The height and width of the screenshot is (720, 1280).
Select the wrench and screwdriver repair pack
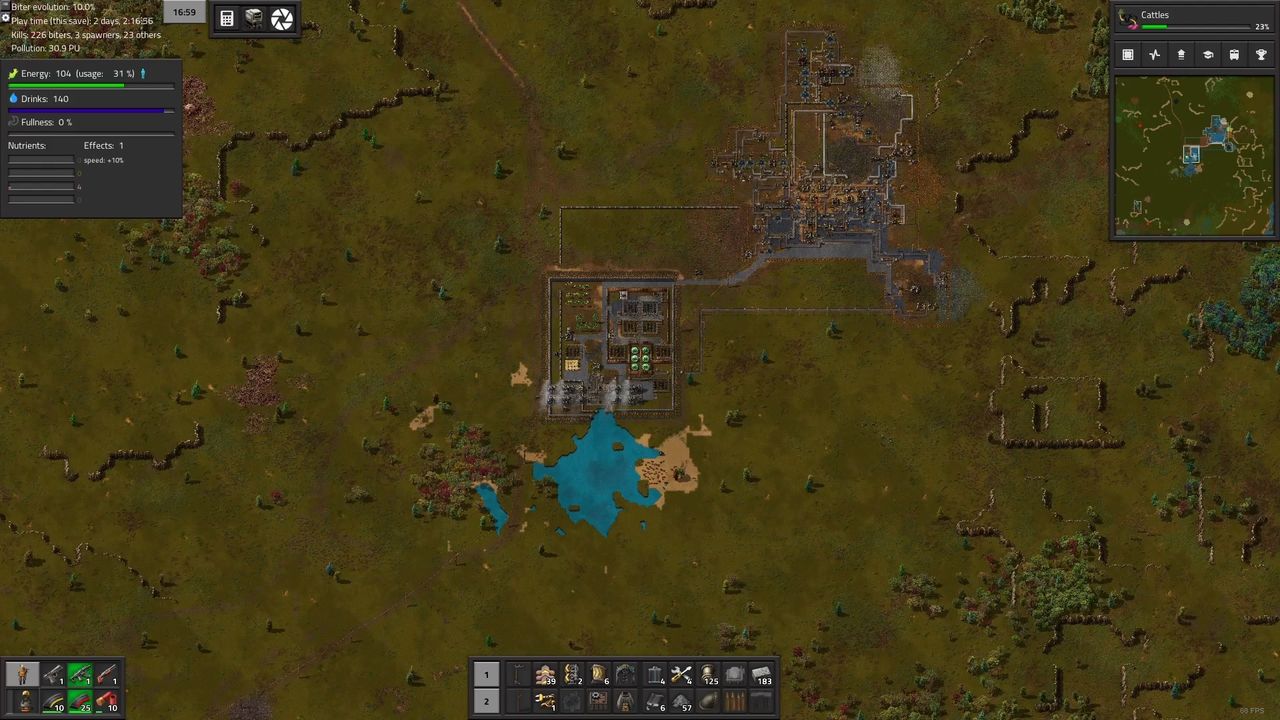681,675
